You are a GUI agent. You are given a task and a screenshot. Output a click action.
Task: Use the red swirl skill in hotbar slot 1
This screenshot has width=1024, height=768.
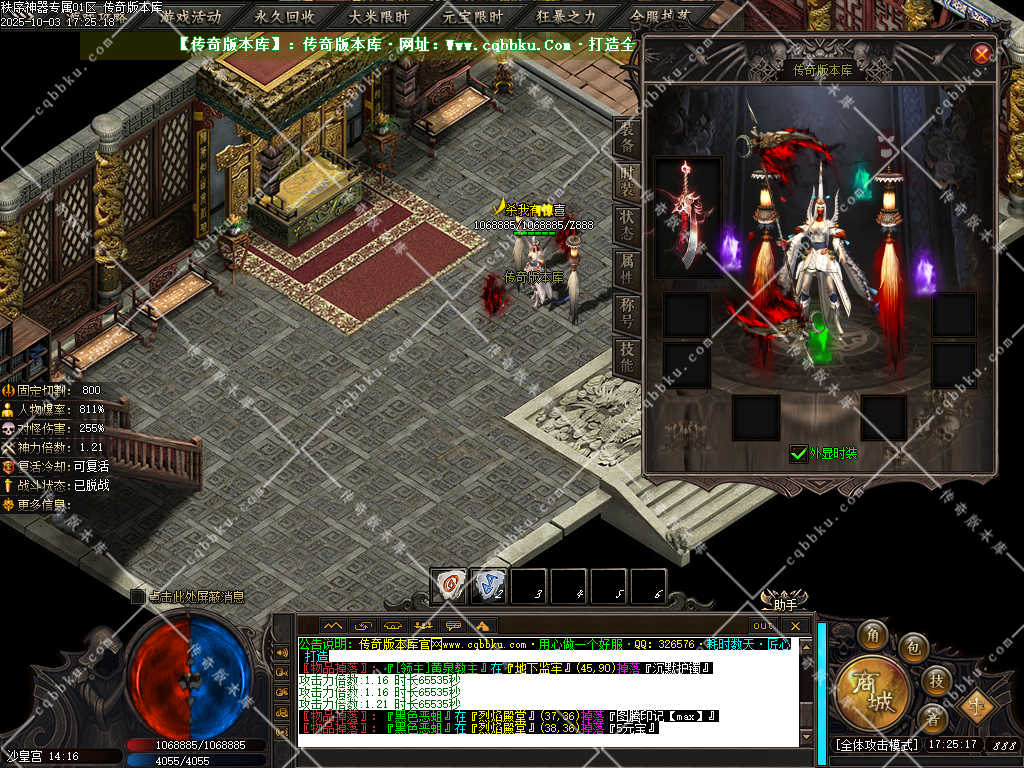tap(449, 585)
